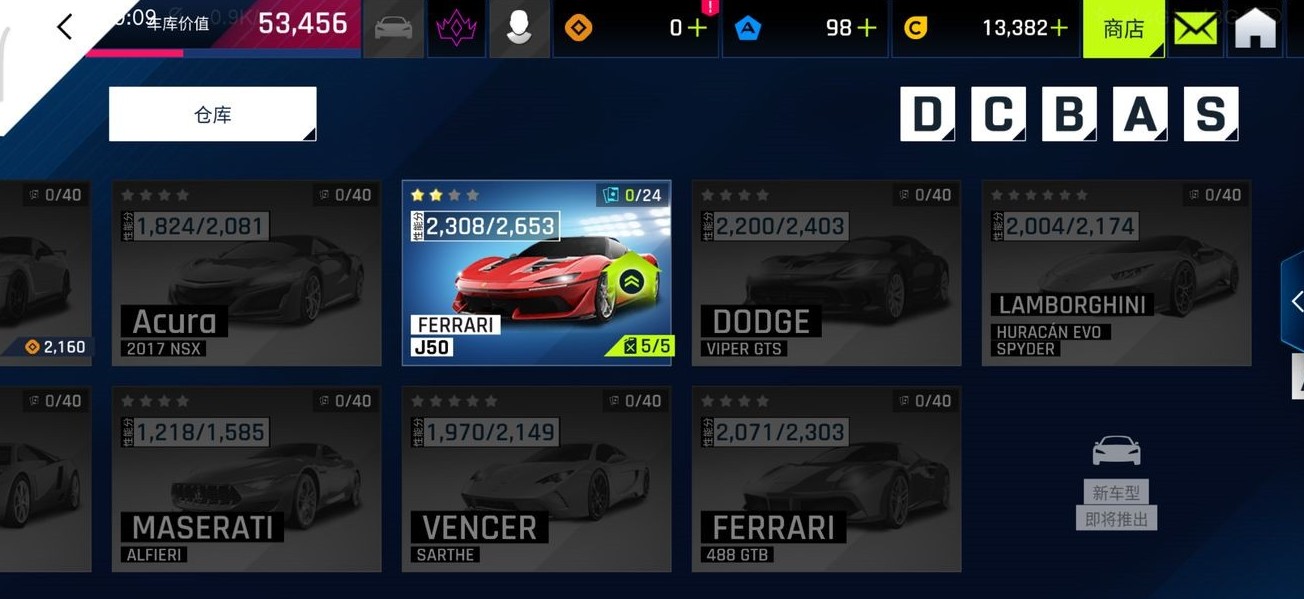
Task: Go back using the top-left arrow
Action: coord(65,27)
